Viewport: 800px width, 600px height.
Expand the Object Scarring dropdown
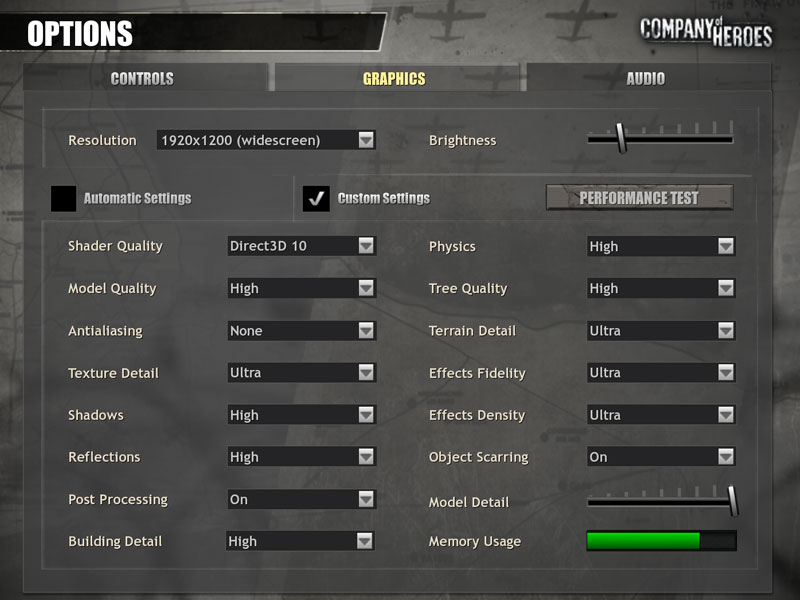click(661, 457)
